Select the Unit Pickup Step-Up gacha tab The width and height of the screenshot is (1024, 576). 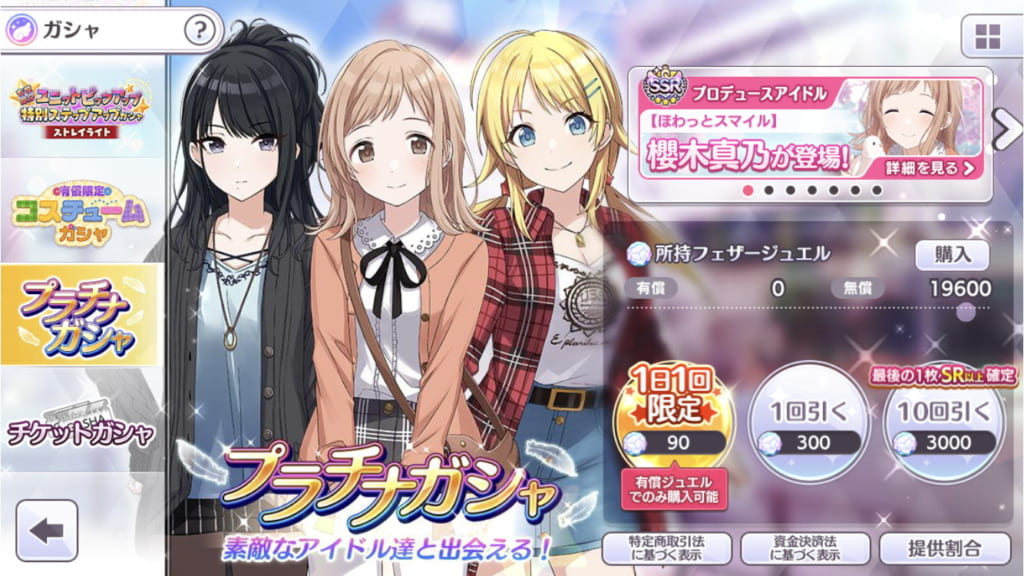pos(80,108)
